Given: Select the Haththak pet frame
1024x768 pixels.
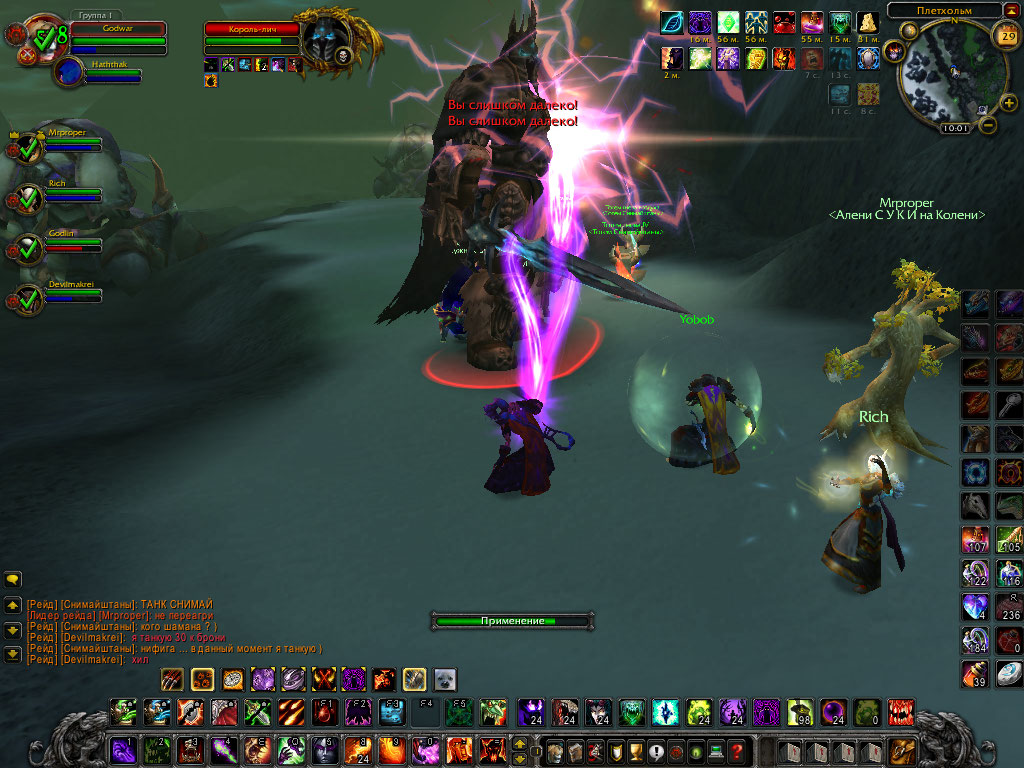Looking at the screenshot, I should coord(70,72).
